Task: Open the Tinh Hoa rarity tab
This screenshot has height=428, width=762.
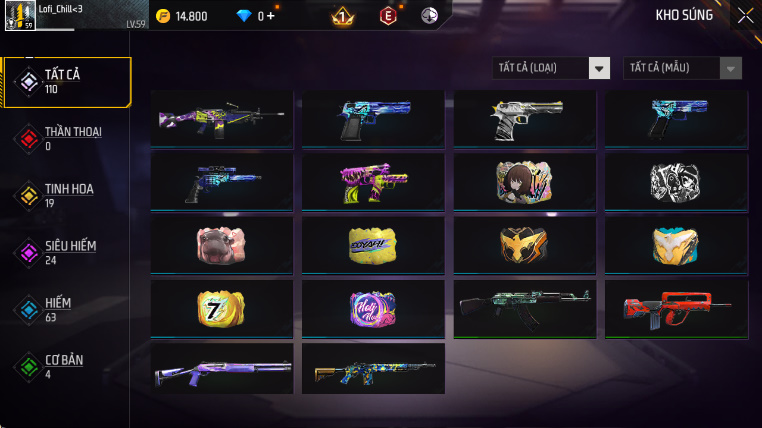Action: (x=66, y=195)
